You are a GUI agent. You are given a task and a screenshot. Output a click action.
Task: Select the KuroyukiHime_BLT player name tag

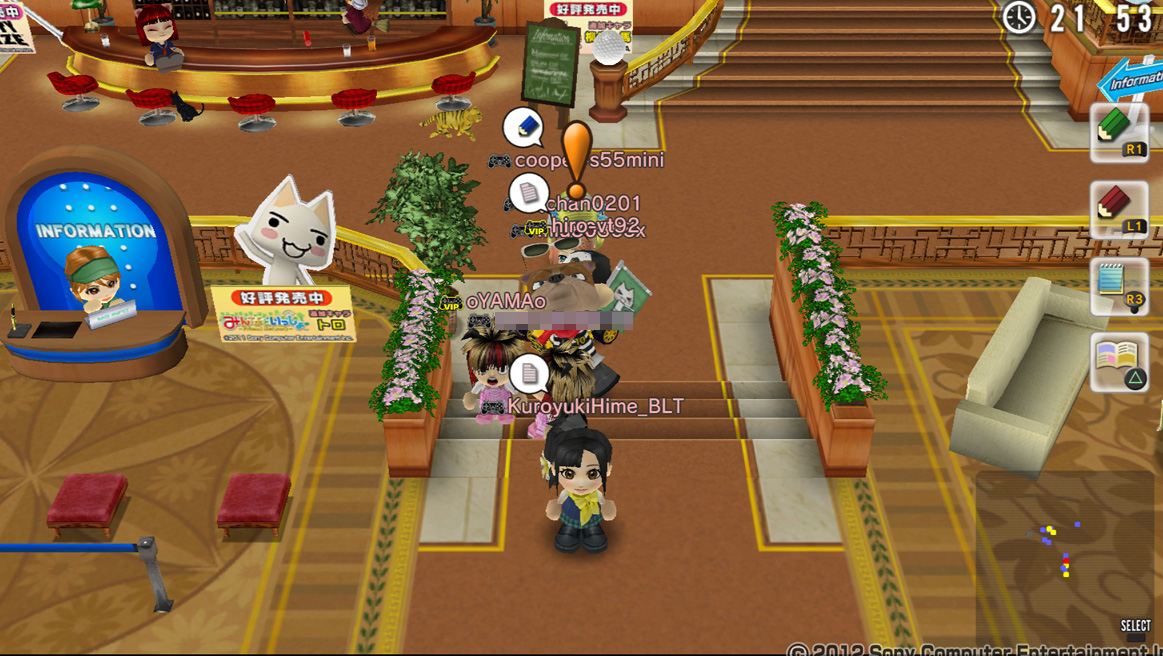point(595,406)
